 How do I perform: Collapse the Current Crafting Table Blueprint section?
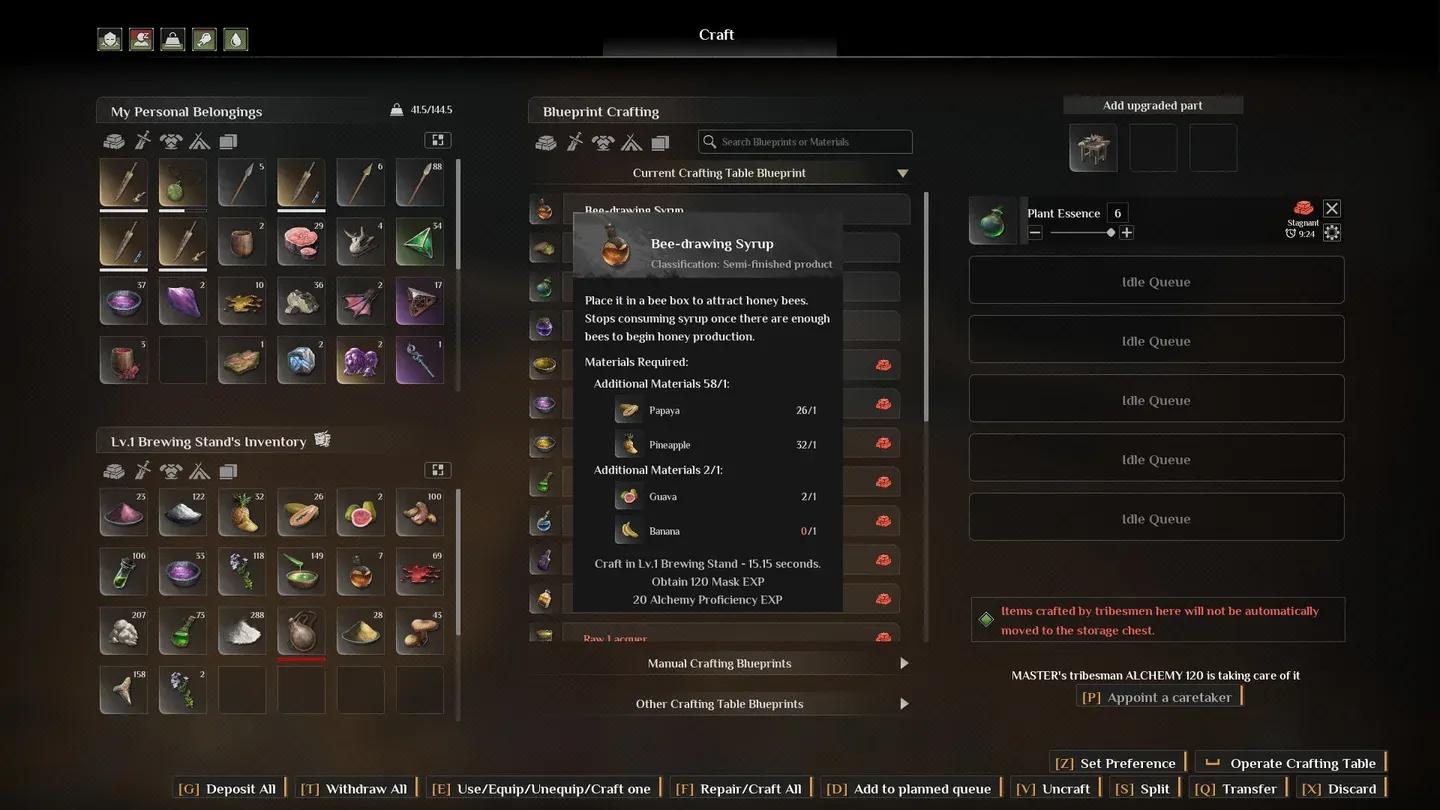tap(901, 172)
